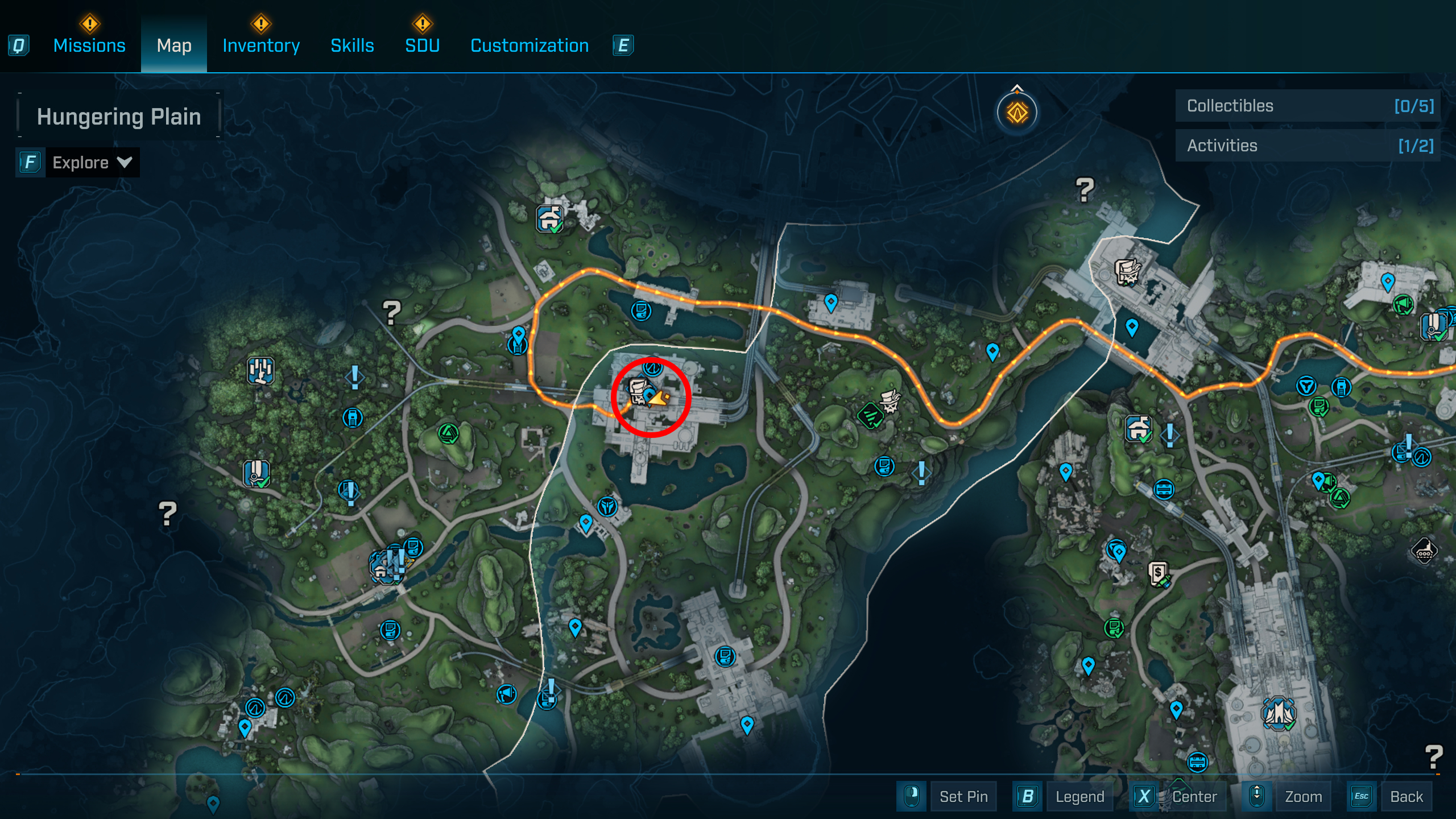Open the SDU tab

422,45
